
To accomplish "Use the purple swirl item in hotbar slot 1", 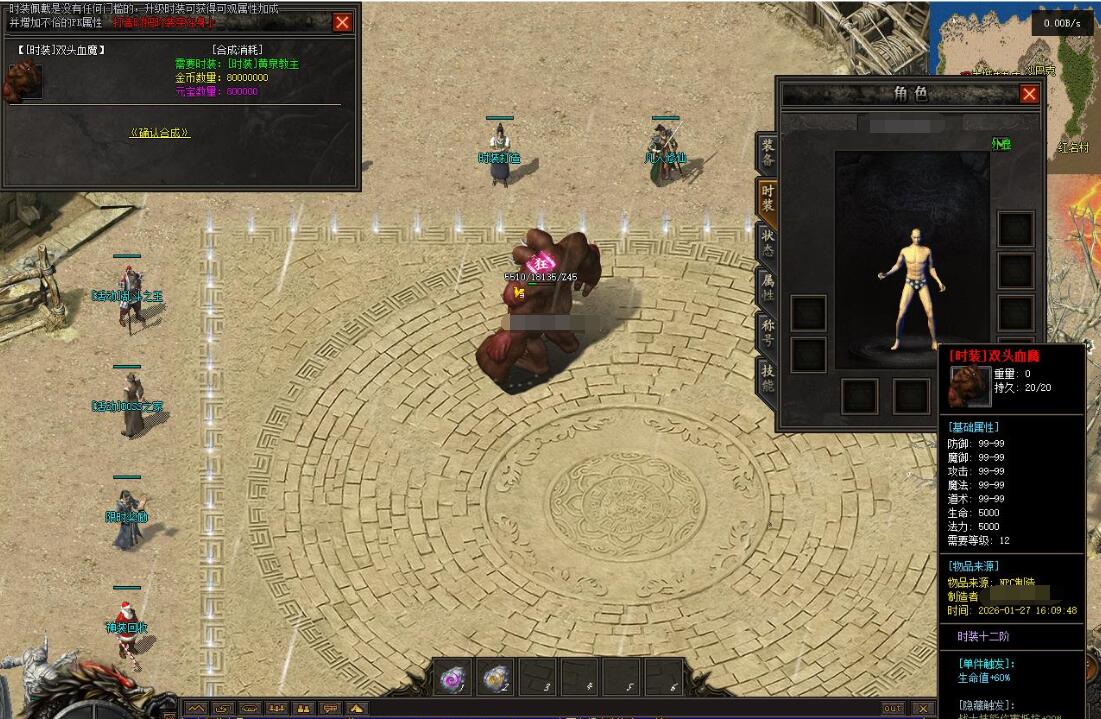I will click(453, 678).
